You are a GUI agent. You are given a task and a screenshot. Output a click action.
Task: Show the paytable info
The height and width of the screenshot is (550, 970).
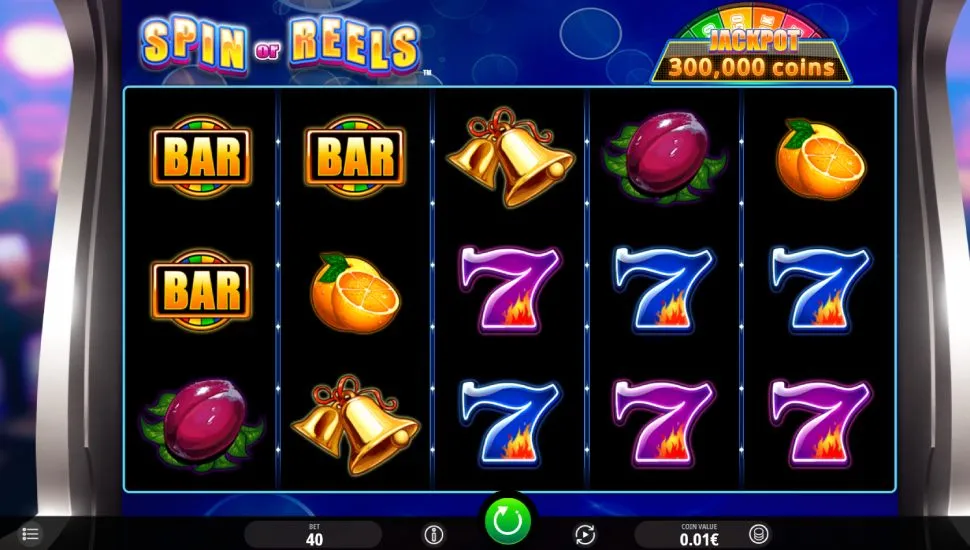434,535
